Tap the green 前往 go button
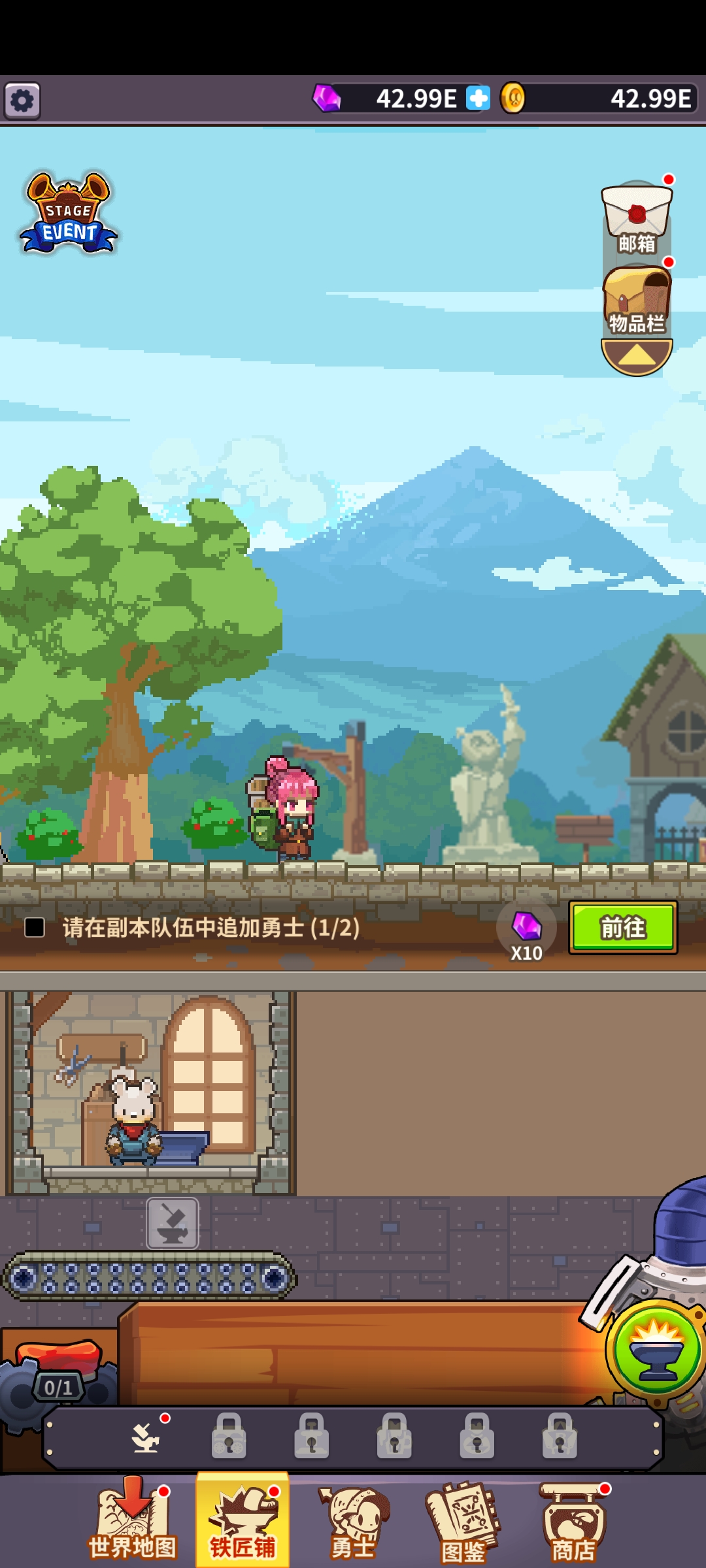Image resolution: width=706 pixels, height=1568 pixels. (622, 927)
